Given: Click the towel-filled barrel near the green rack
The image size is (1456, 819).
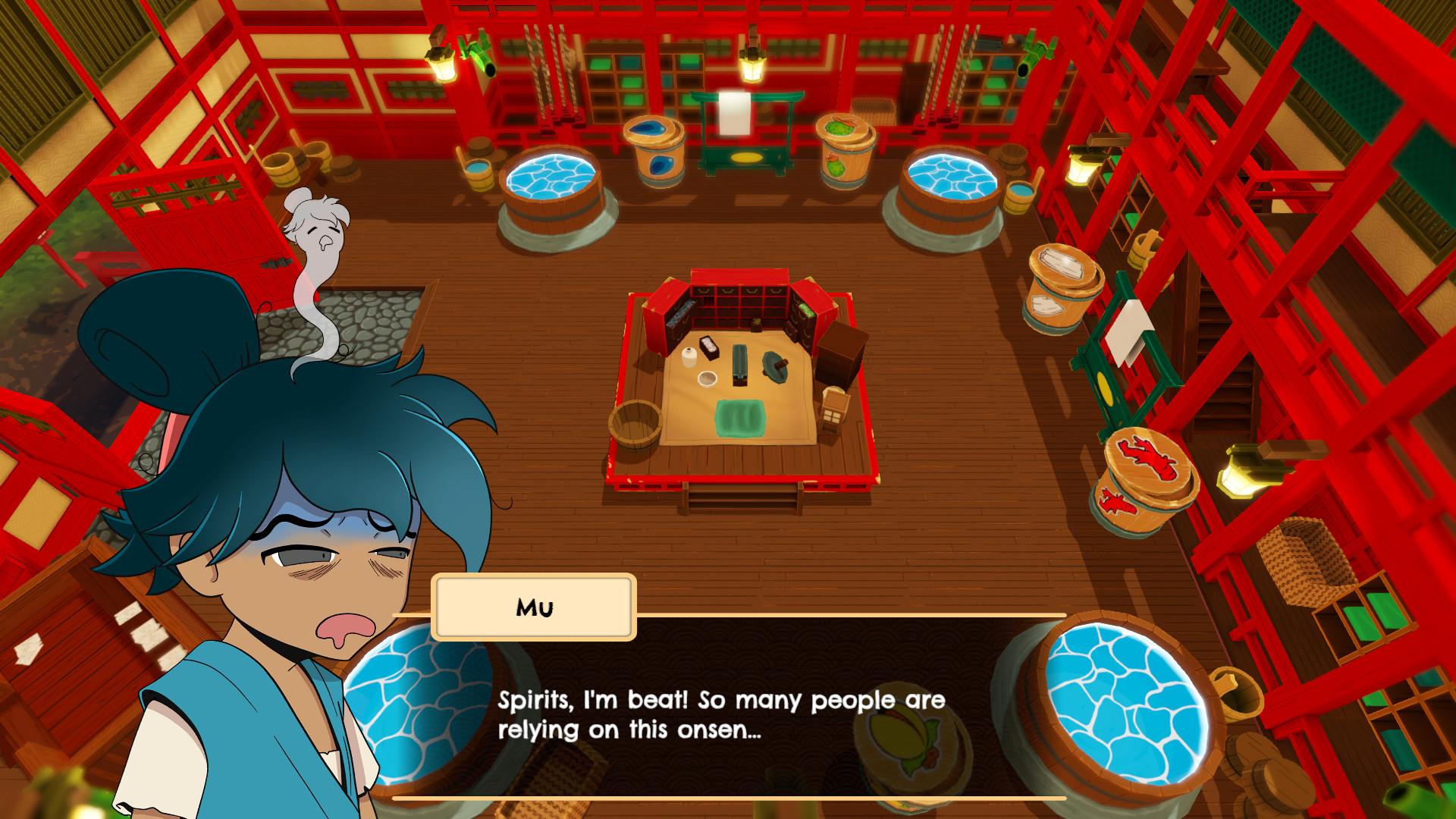Looking at the screenshot, I should point(1062,284).
